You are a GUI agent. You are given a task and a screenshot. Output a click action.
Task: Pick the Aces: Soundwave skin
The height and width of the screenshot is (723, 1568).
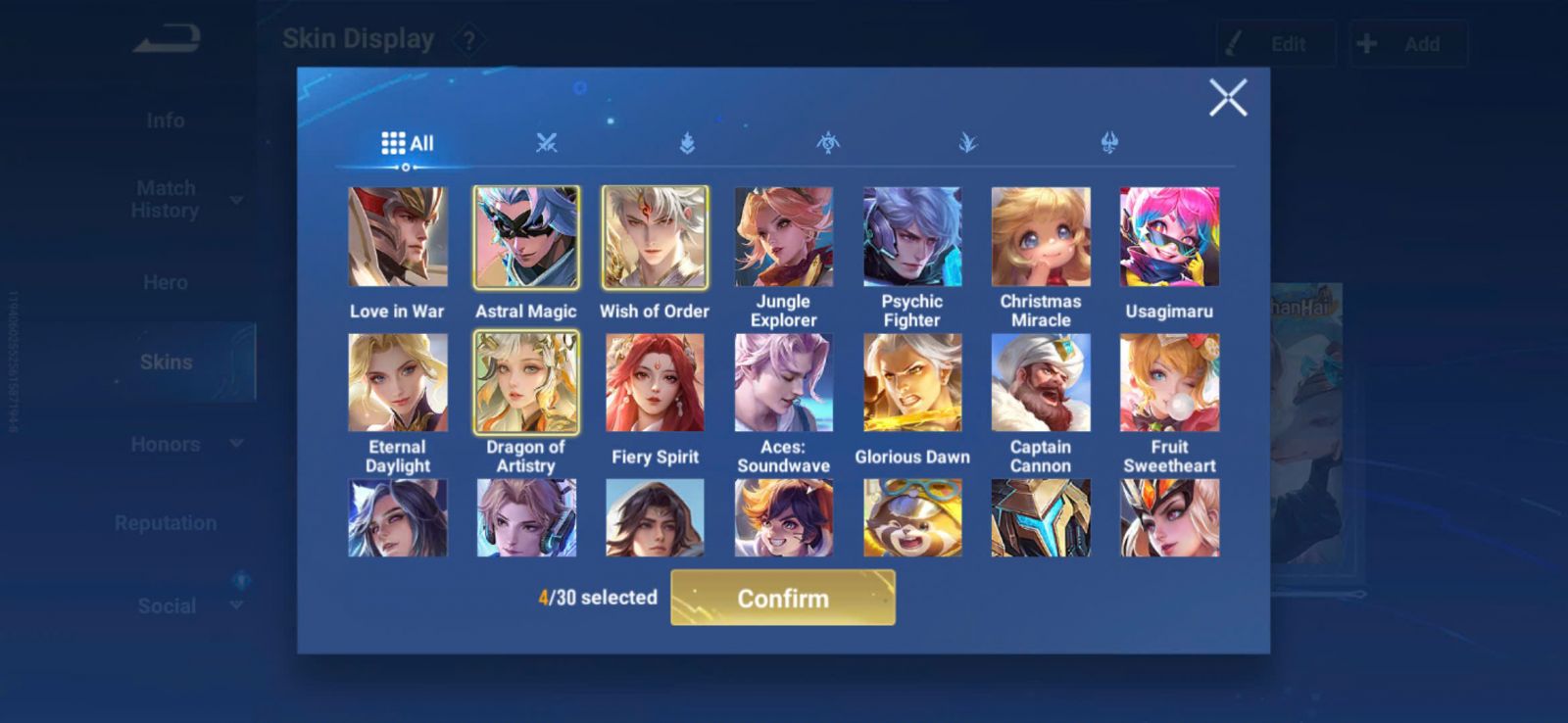[783, 382]
